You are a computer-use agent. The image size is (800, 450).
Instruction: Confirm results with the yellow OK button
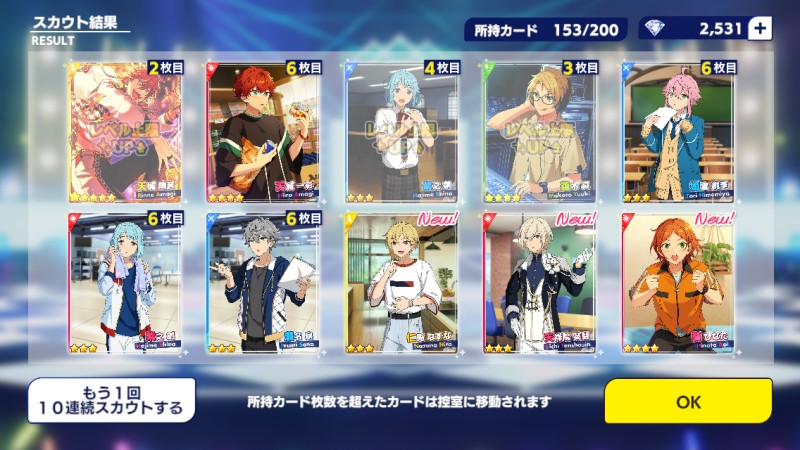[688, 401]
